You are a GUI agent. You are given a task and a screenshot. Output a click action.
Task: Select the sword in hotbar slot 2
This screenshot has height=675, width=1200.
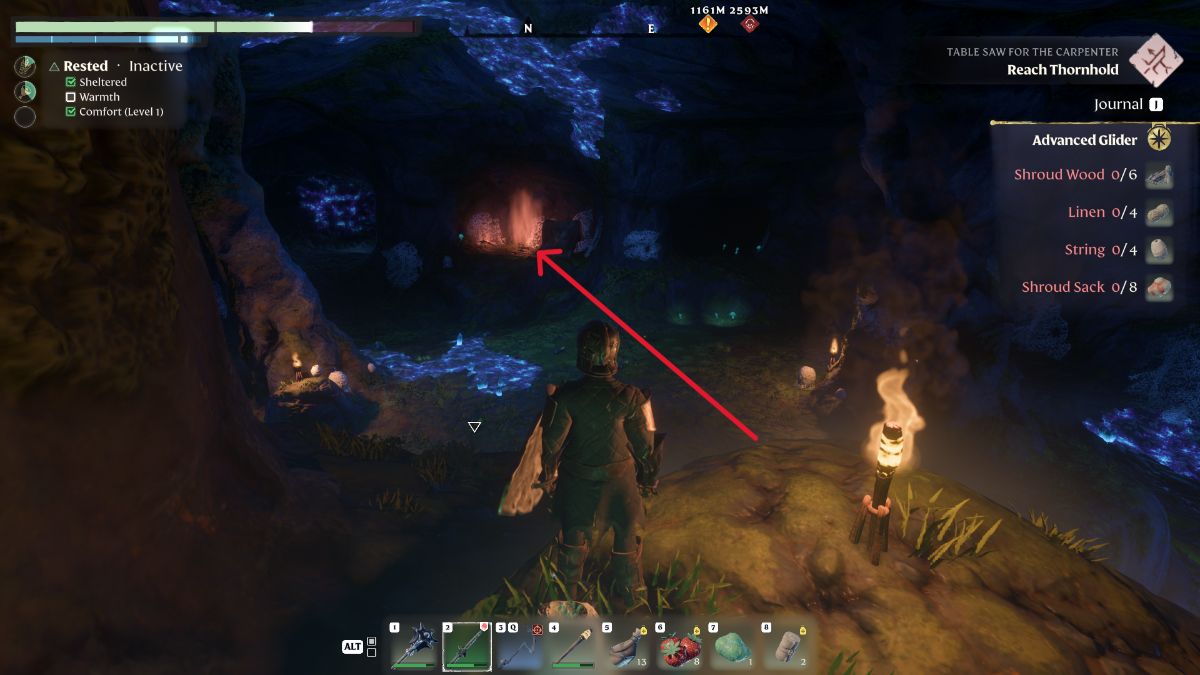tap(466, 646)
